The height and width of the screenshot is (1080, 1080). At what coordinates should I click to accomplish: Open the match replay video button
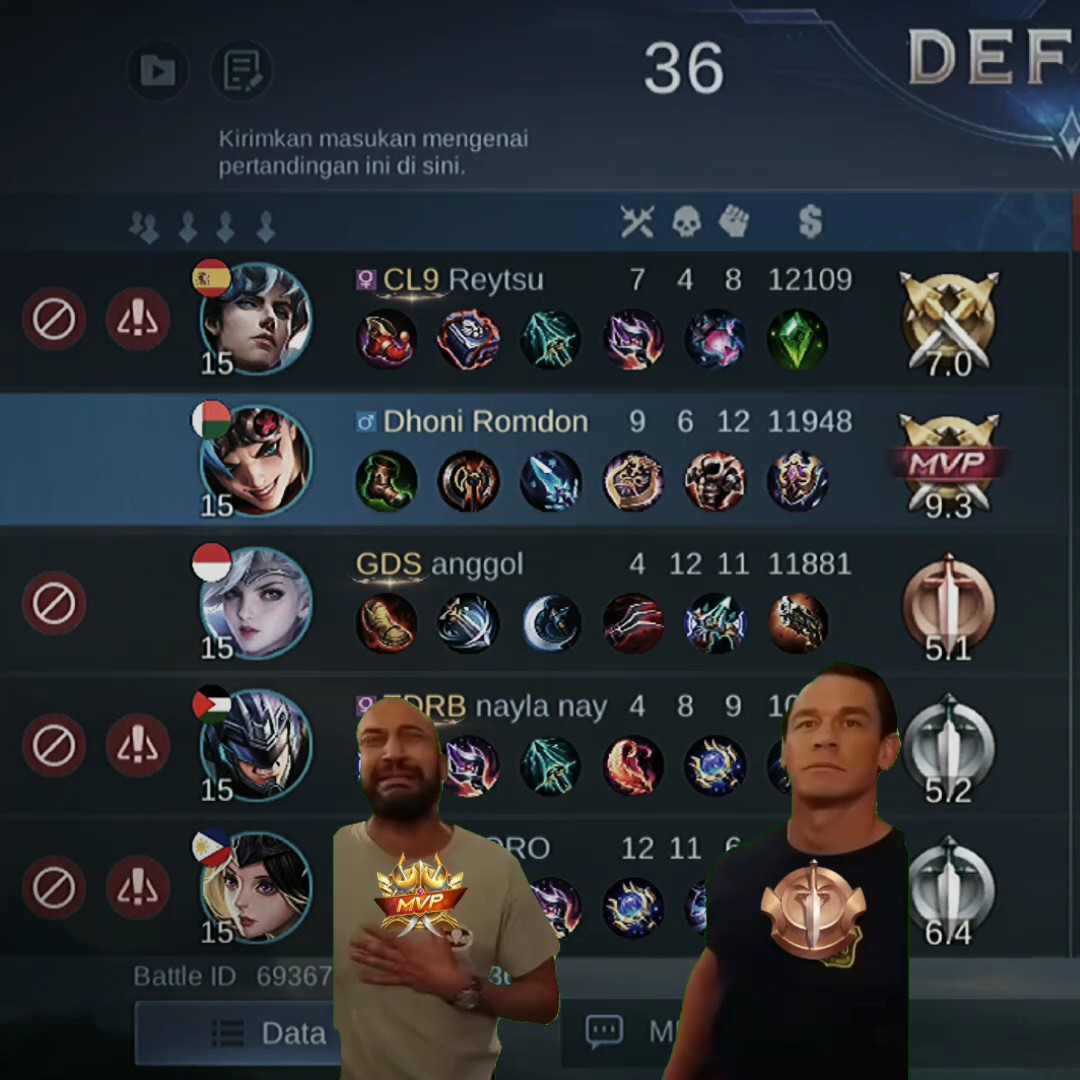point(157,70)
